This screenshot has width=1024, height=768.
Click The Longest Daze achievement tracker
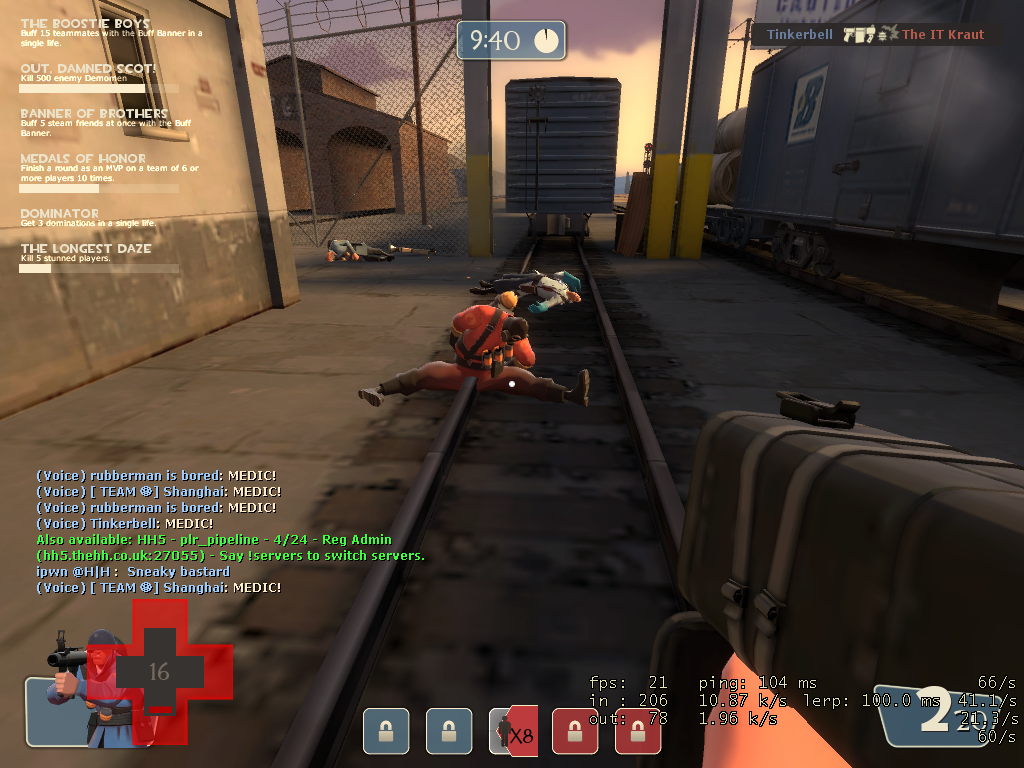tap(85, 249)
